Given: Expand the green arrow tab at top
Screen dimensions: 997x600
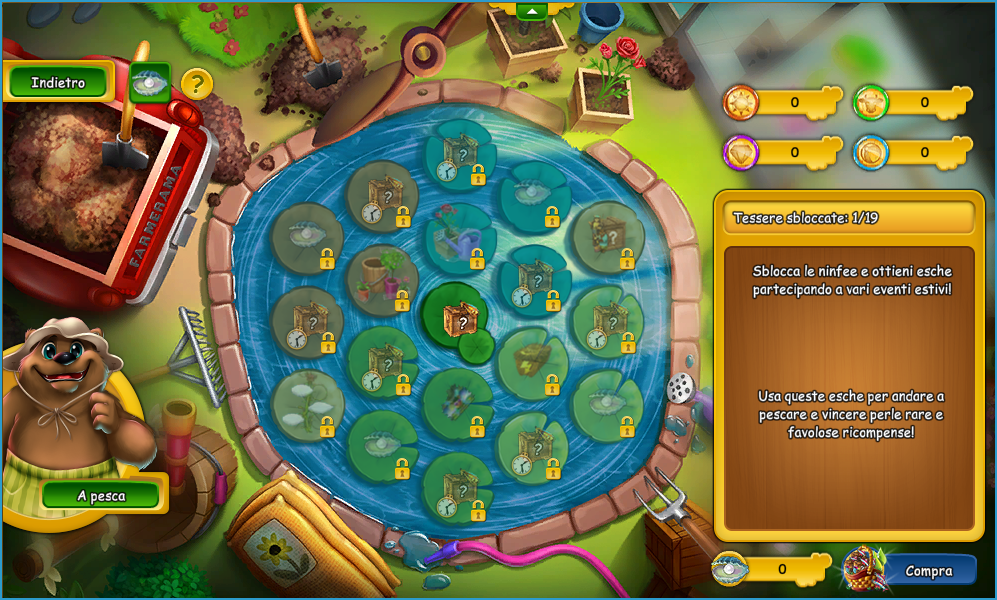Looking at the screenshot, I should click(x=532, y=10).
